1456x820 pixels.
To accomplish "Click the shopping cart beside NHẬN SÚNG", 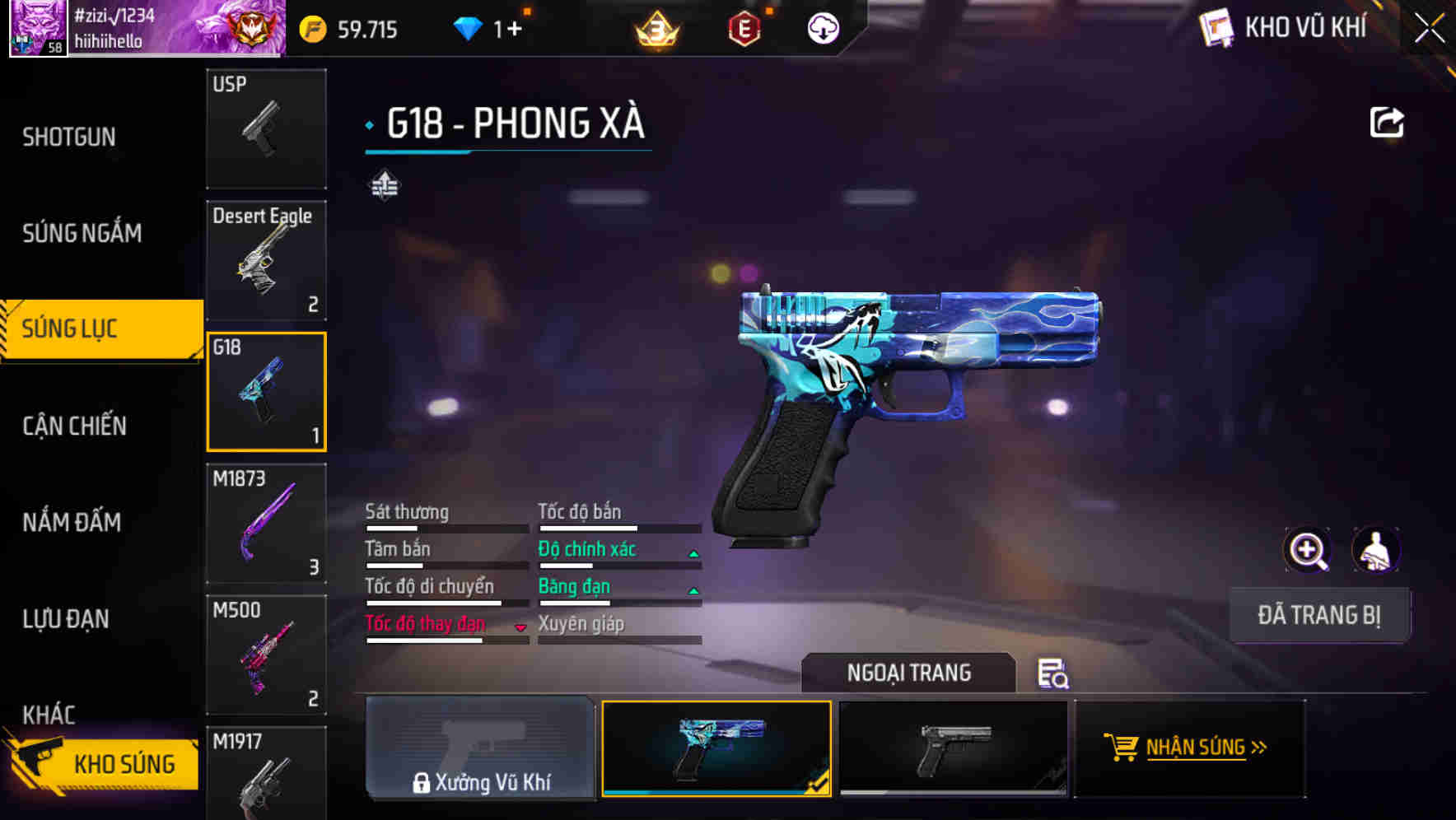I will tap(1122, 748).
